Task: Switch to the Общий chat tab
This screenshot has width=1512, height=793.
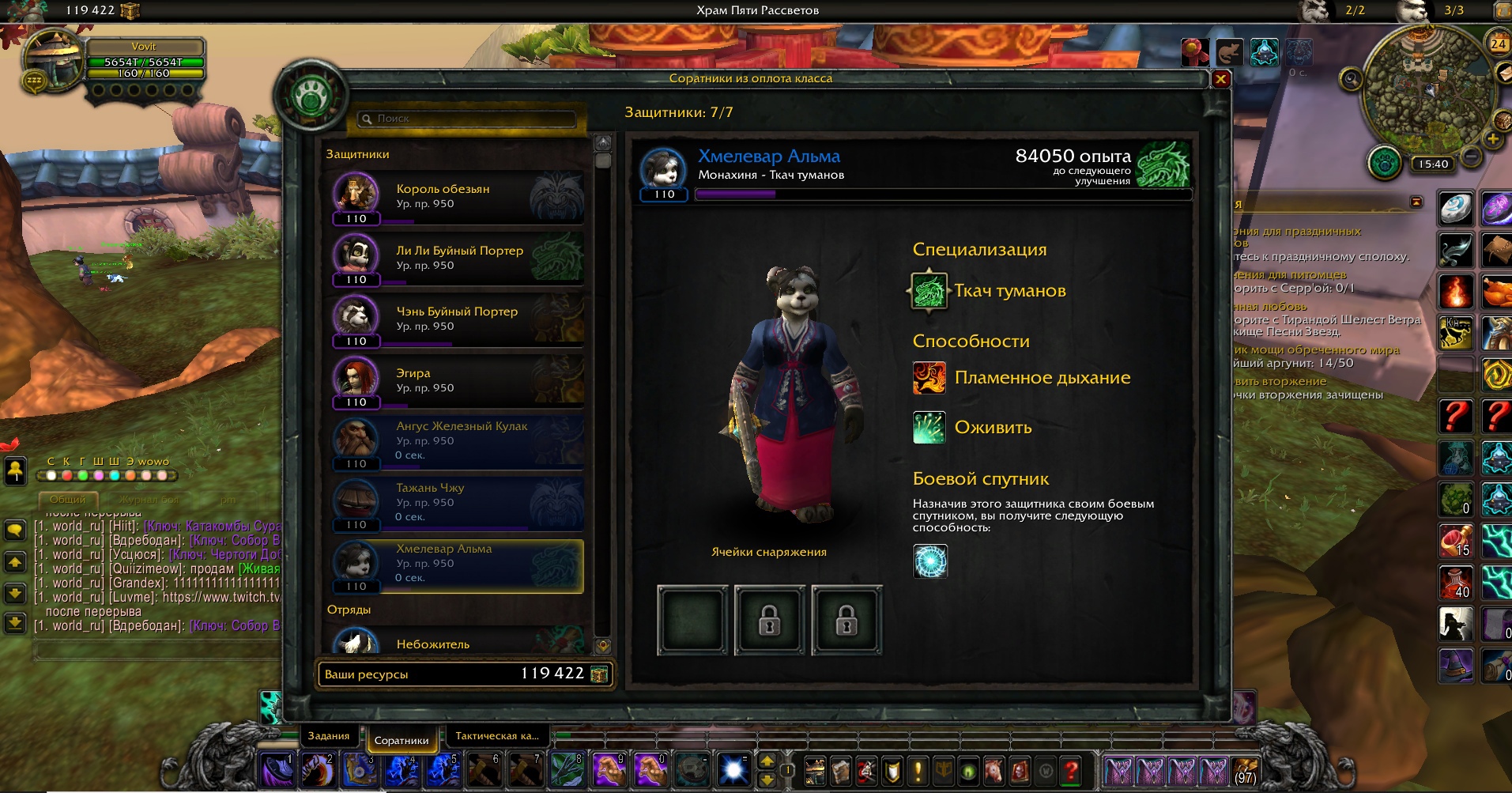Action: tap(68, 500)
